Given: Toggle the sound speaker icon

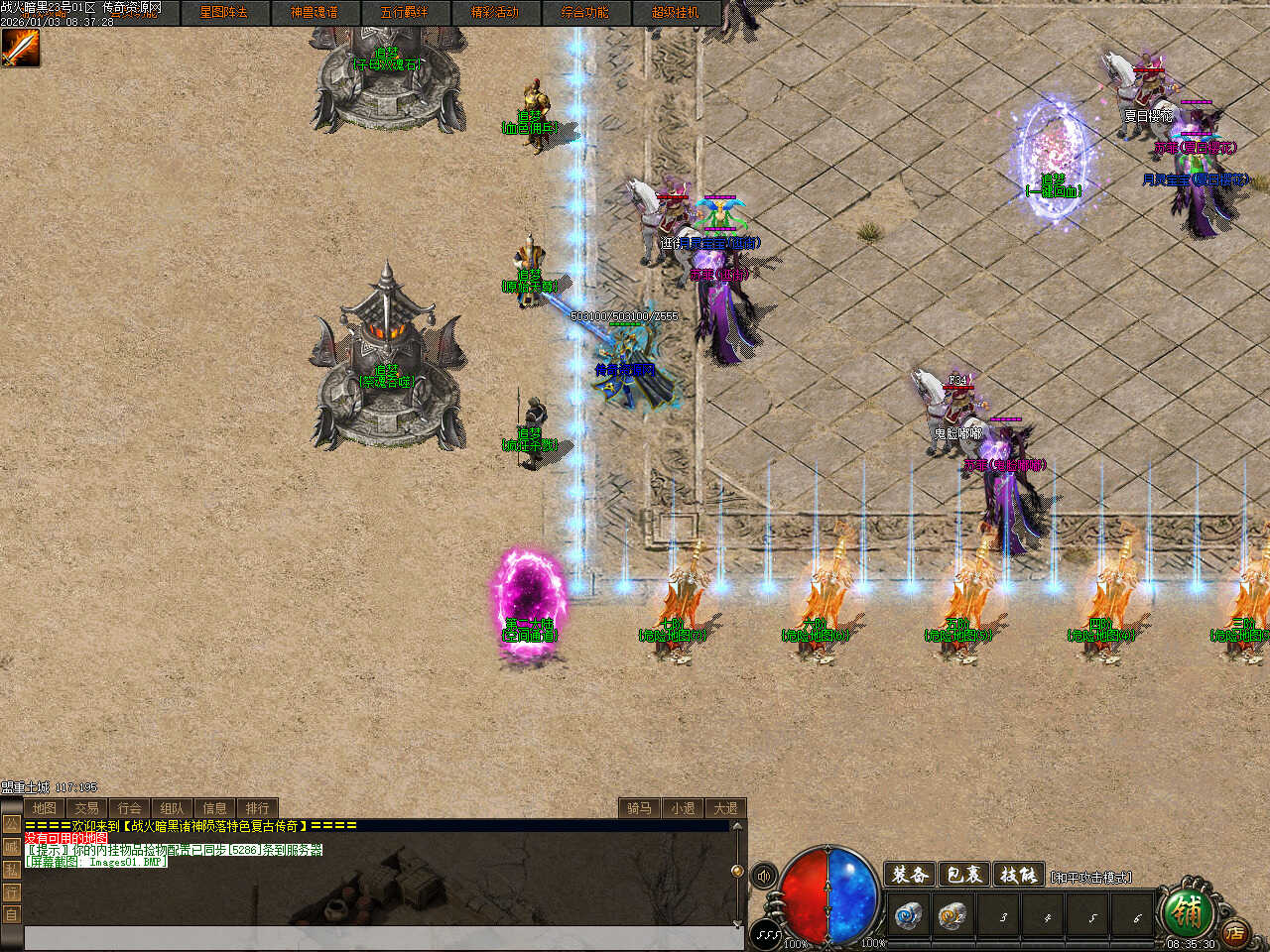Looking at the screenshot, I should pyautogui.click(x=764, y=877).
